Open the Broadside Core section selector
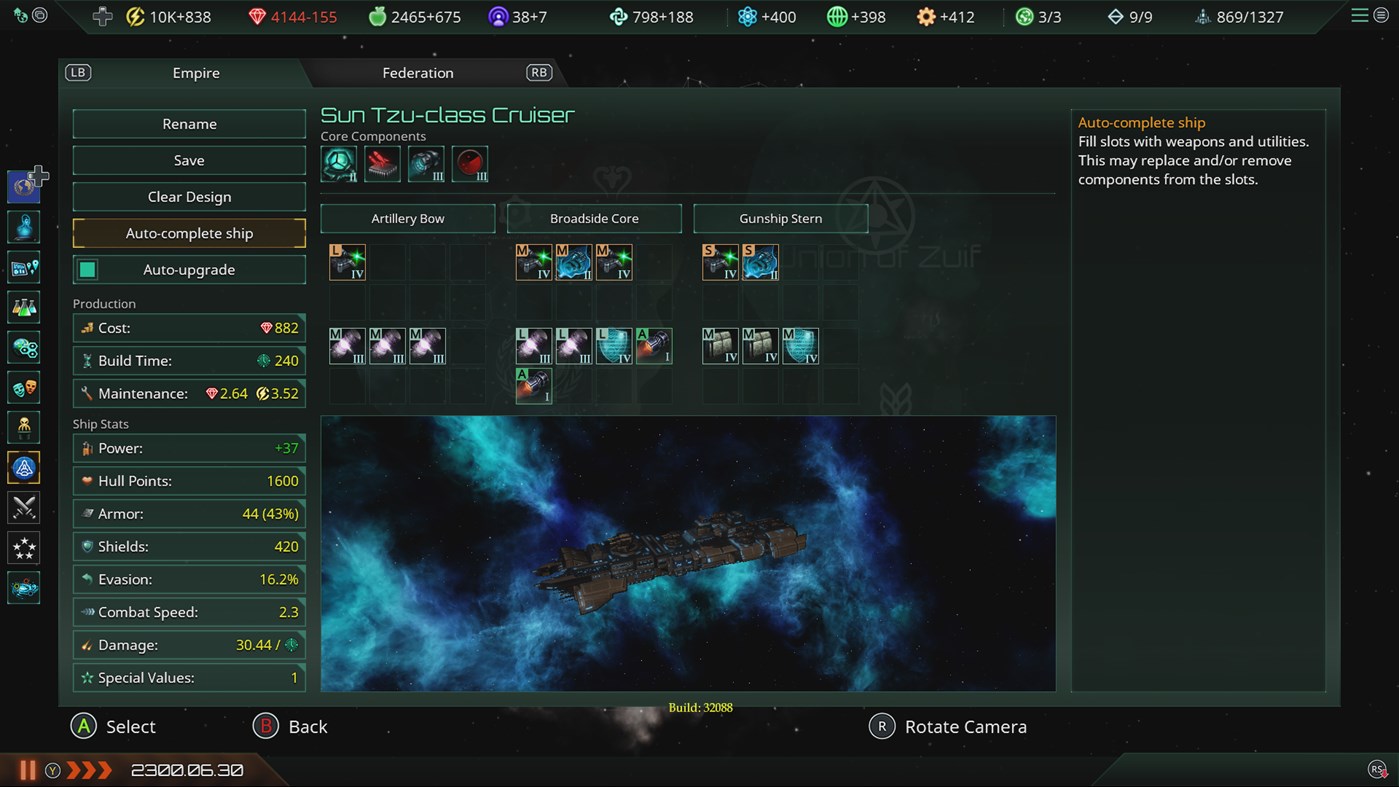This screenshot has height=787, width=1399. (594, 218)
